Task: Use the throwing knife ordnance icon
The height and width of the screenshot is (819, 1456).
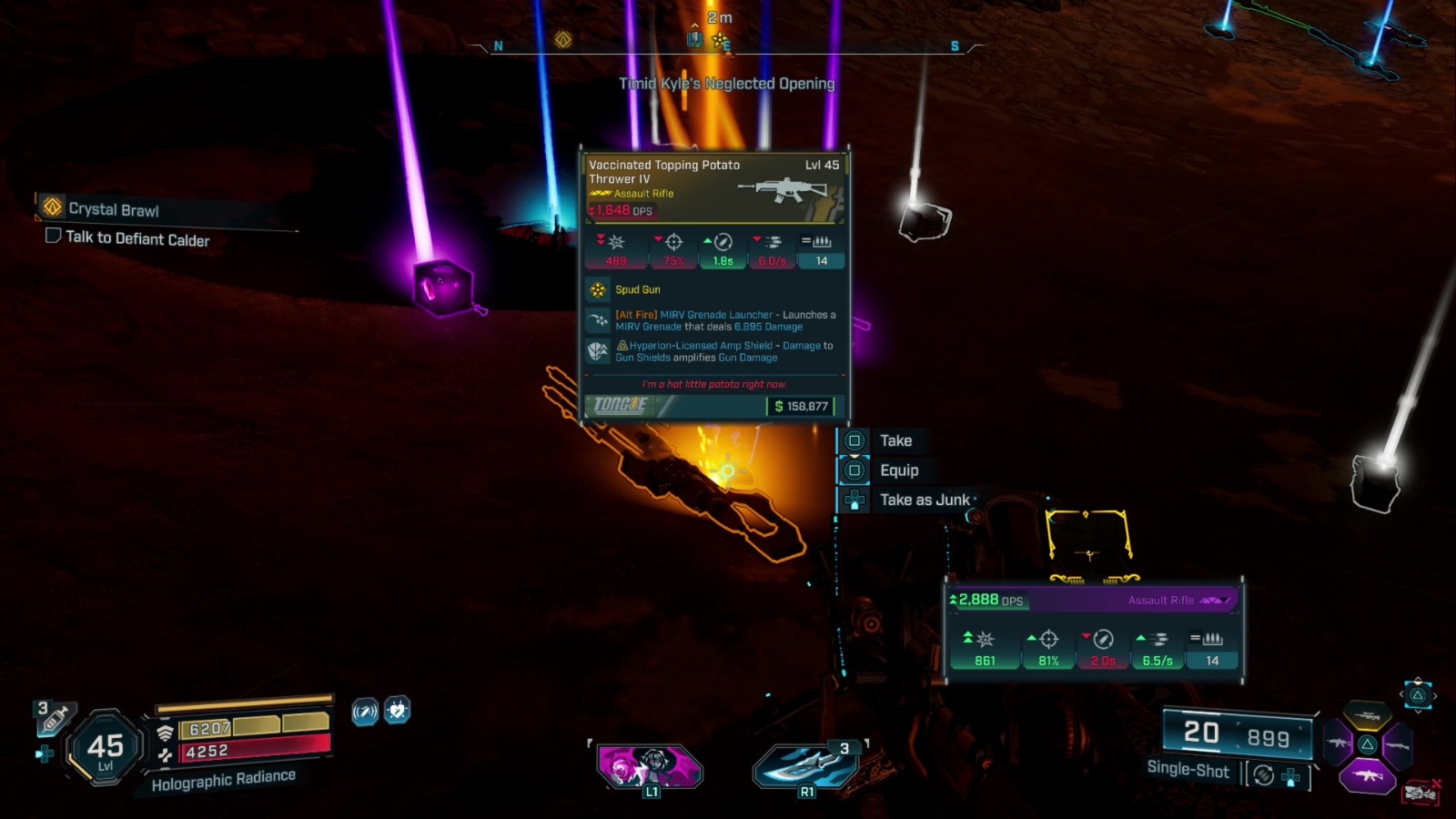Action: tap(806, 765)
